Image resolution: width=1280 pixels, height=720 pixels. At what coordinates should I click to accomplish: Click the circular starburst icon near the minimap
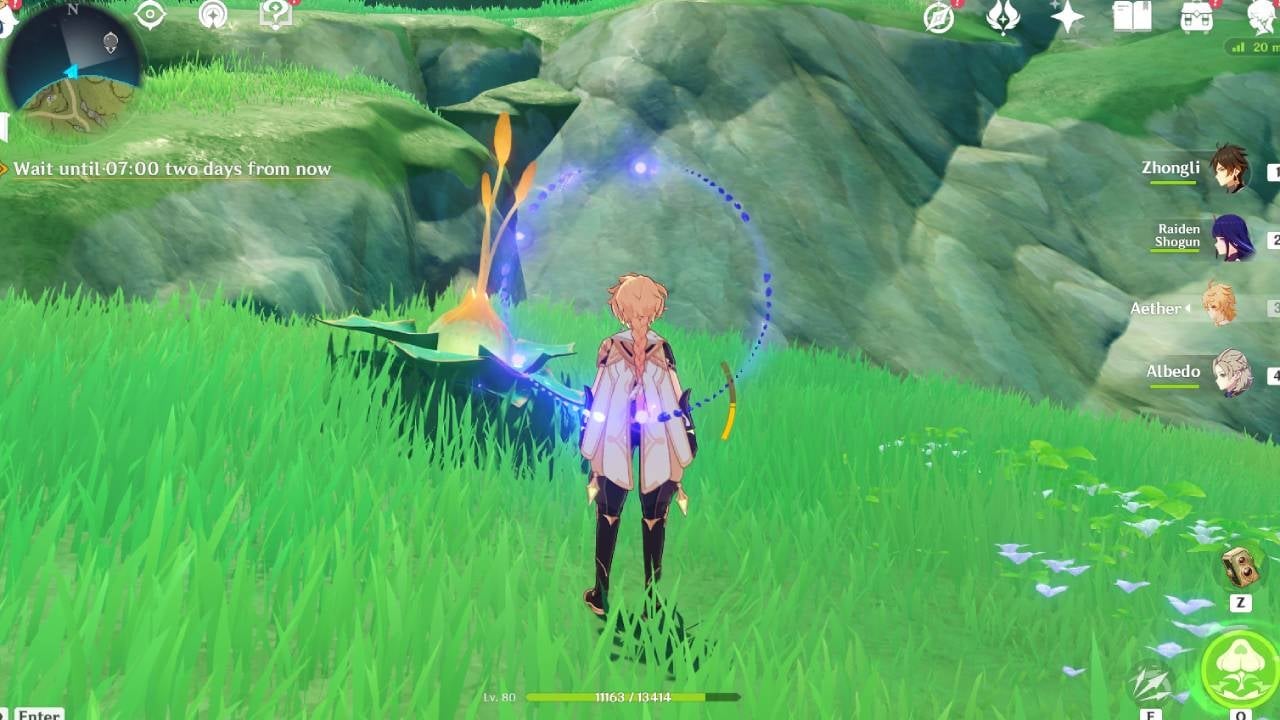click(x=214, y=13)
